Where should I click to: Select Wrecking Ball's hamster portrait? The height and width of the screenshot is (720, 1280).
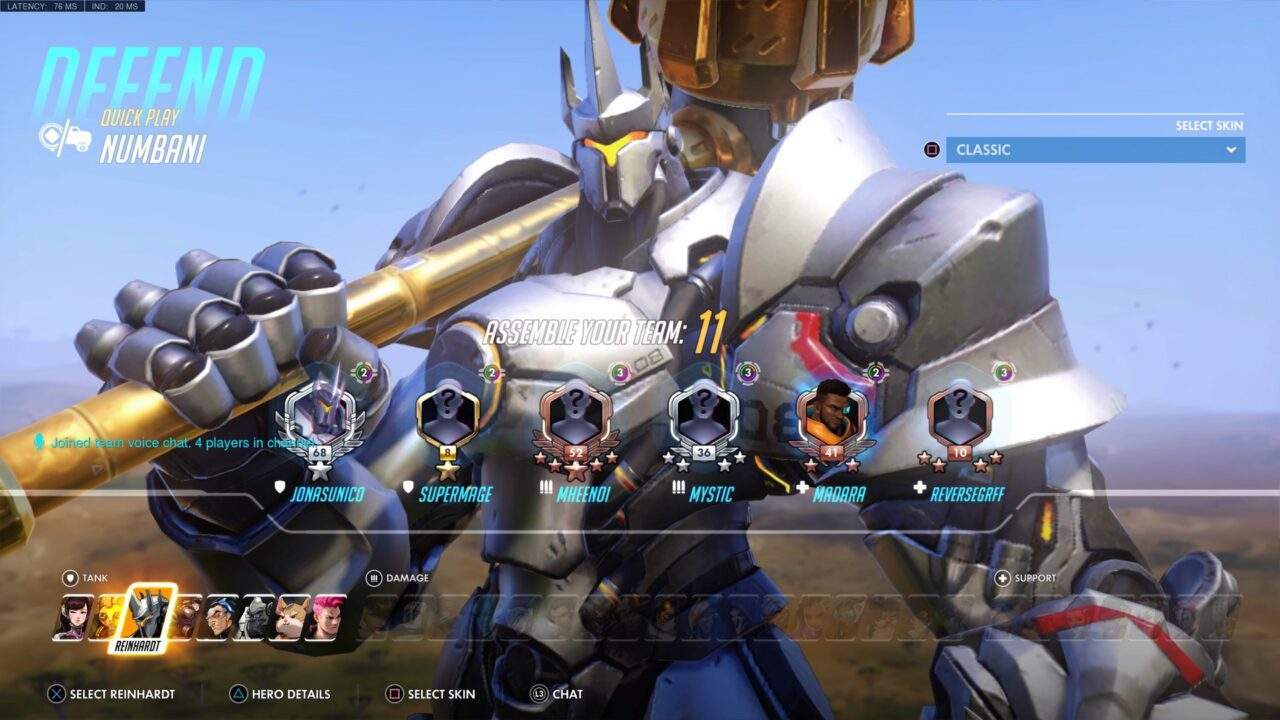[292, 612]
